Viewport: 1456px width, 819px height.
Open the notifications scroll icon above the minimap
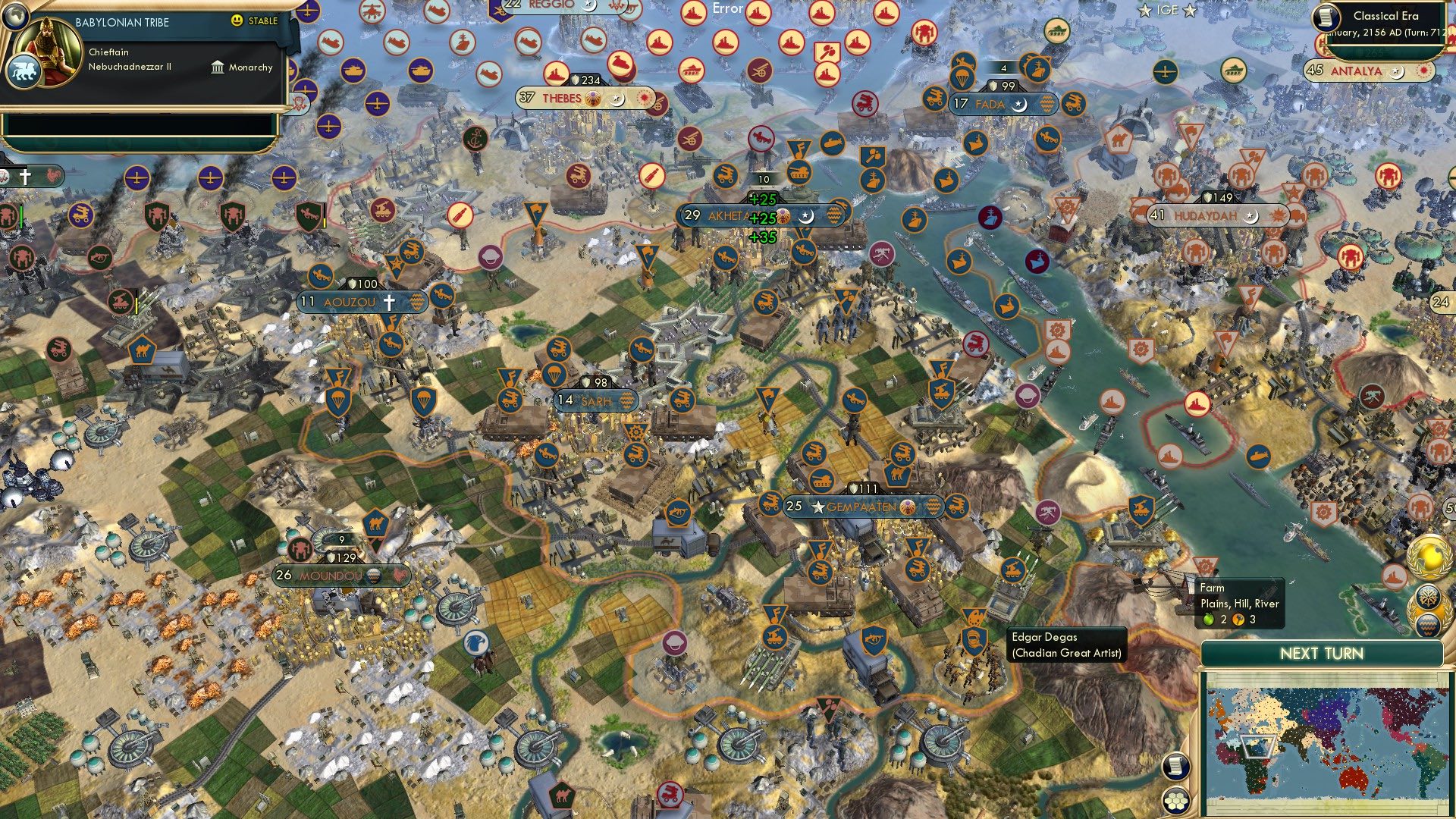point(1175,767)
